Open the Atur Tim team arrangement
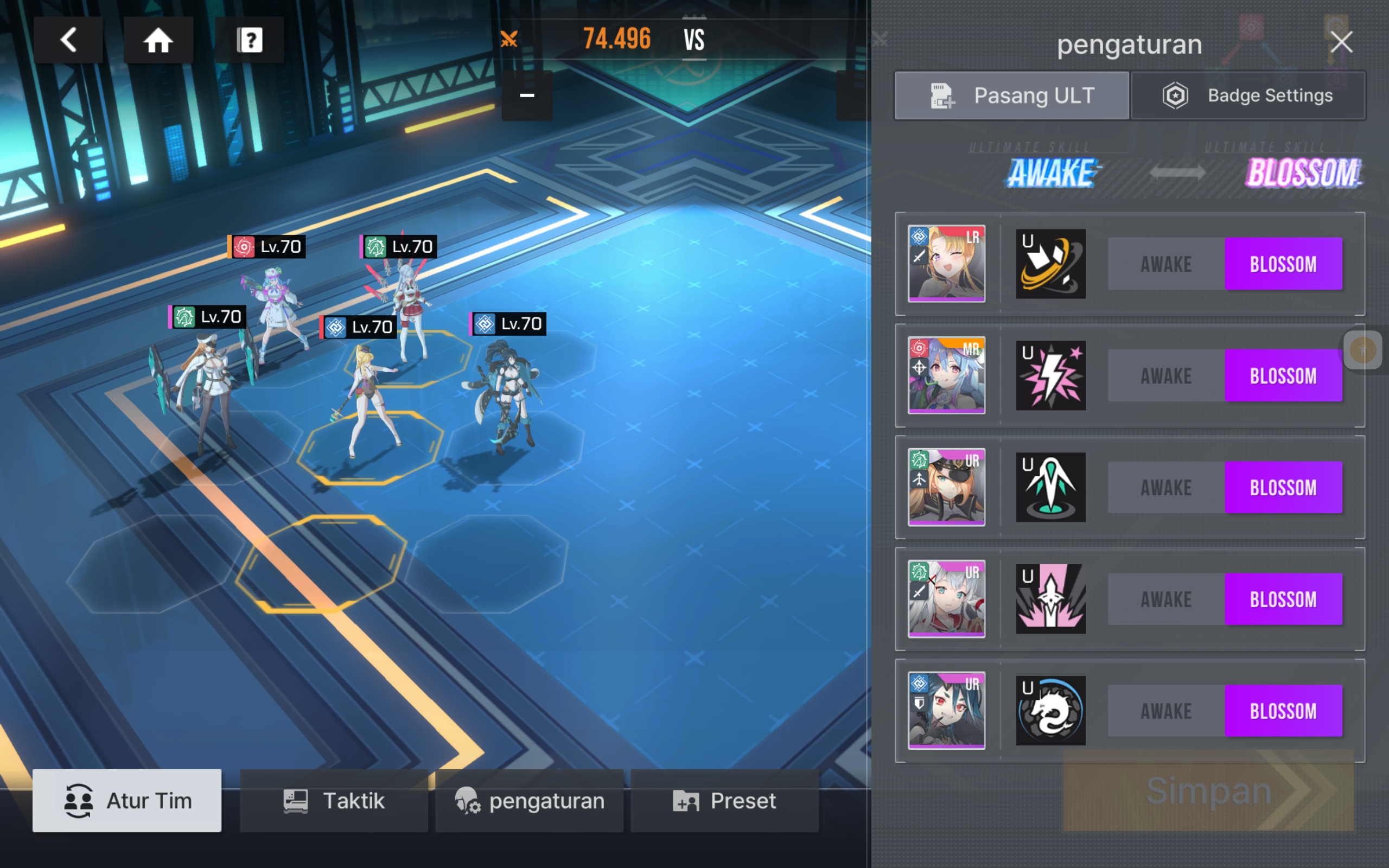Screen dimensions: 1389x868 click(127, 801)
